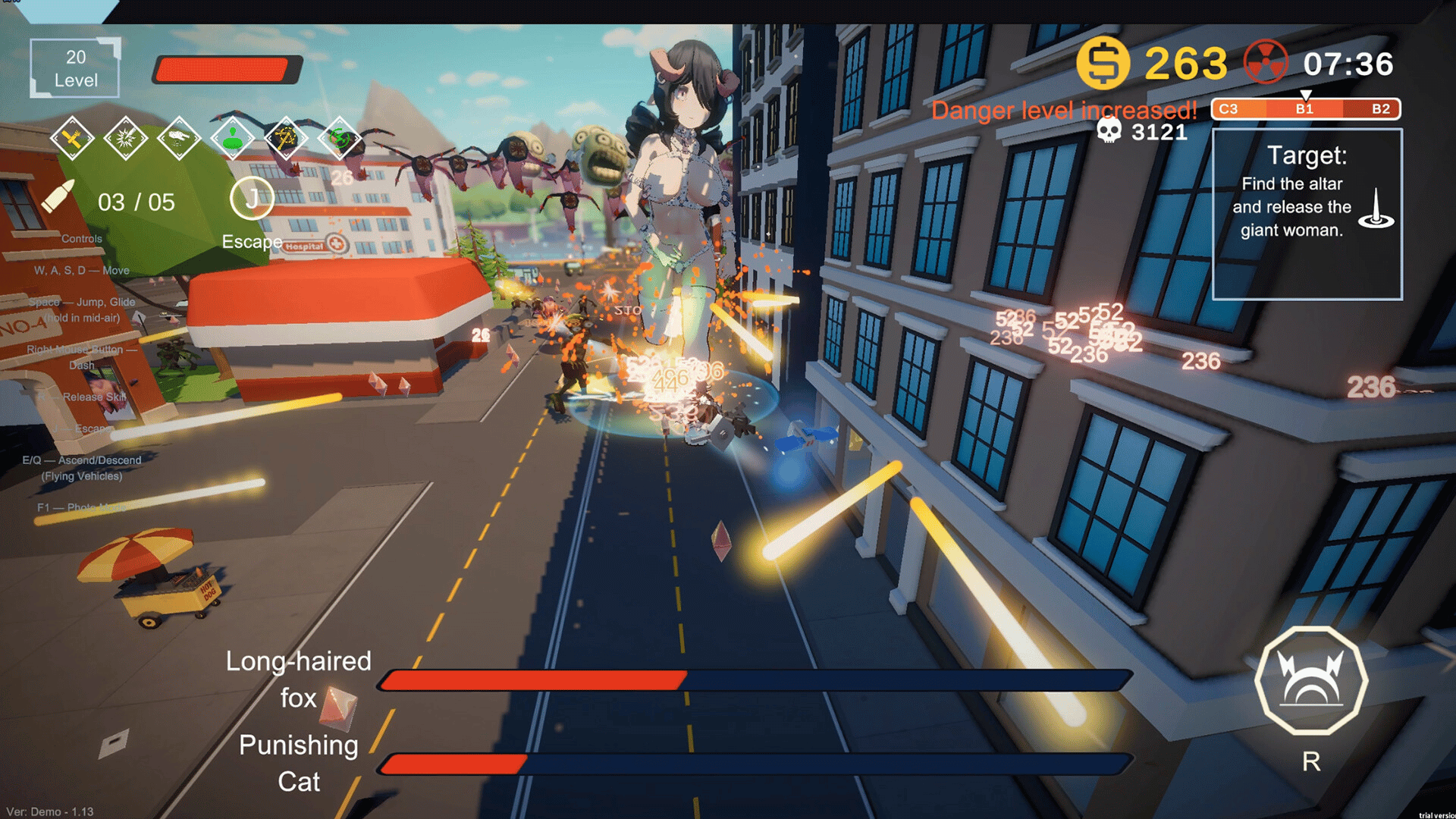Open the Target objective panel
Screen dimensions: 1456x819
coord(1307,214)
